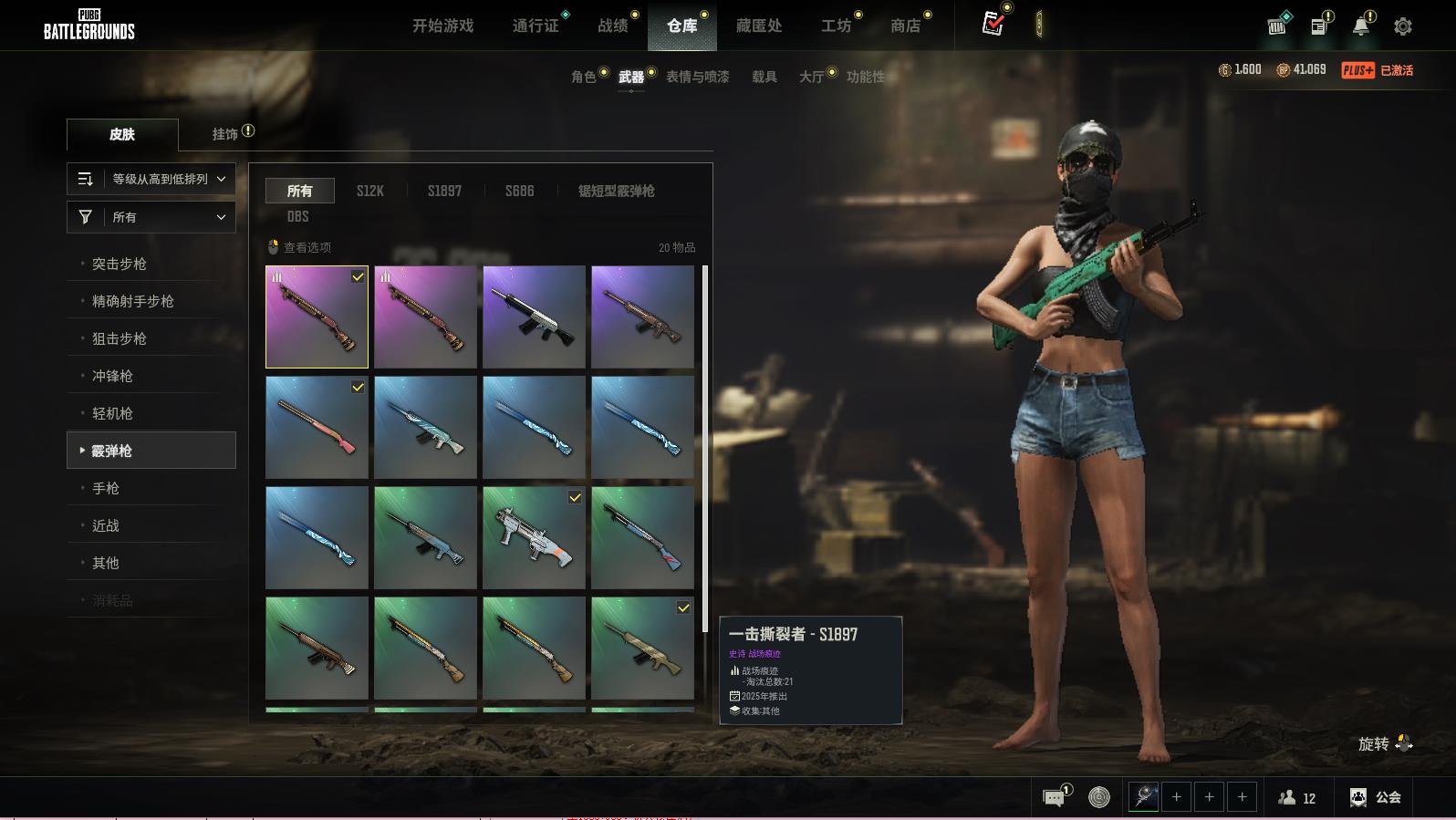Screen dimensions: 1456x820
Task: Open the 开始游戏 (Start Game) menu
Action: 442,26
